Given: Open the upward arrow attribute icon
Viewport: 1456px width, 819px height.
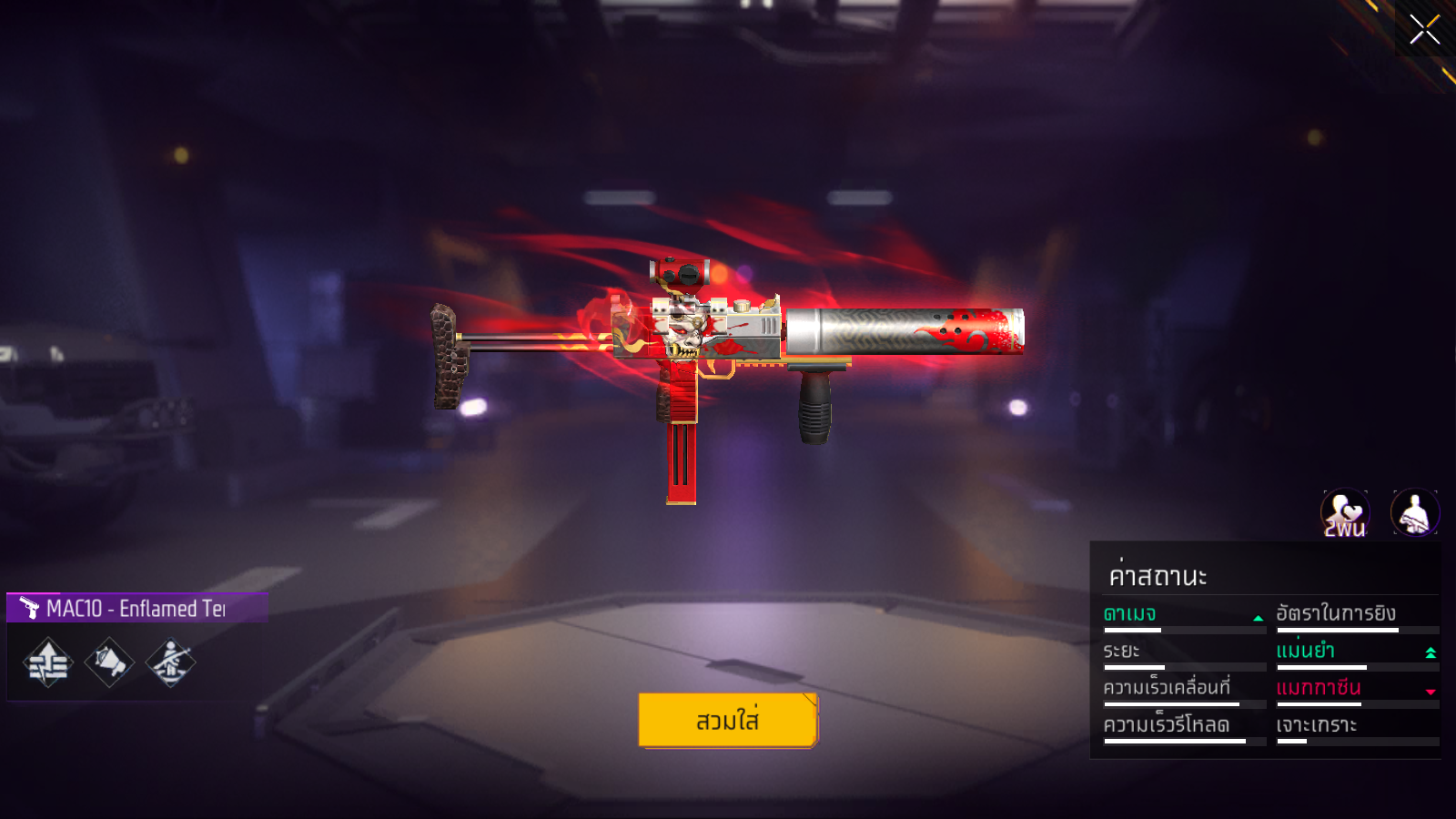Looking at the screenshot, I should tap(48, 662).
